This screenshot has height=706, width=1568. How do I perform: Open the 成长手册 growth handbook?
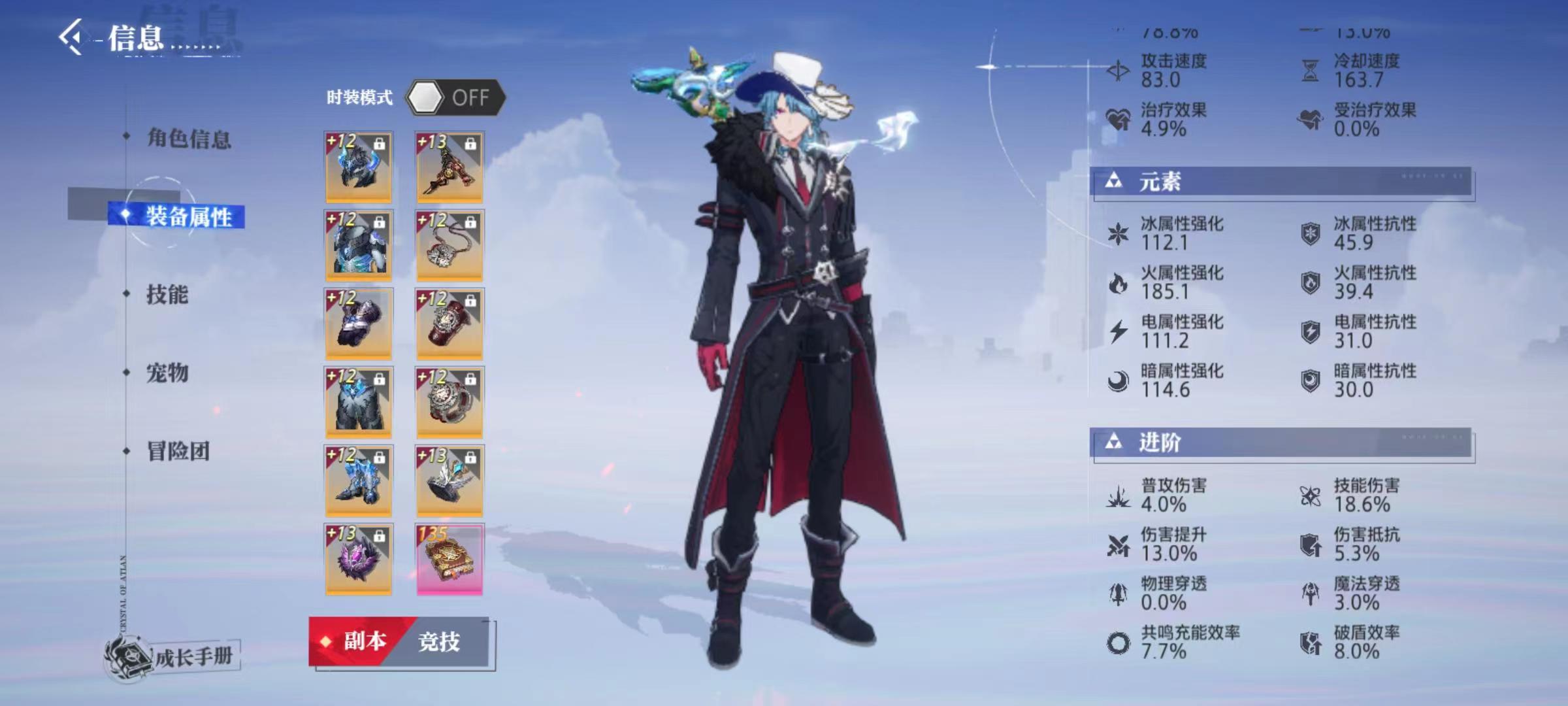click(176, 656)
